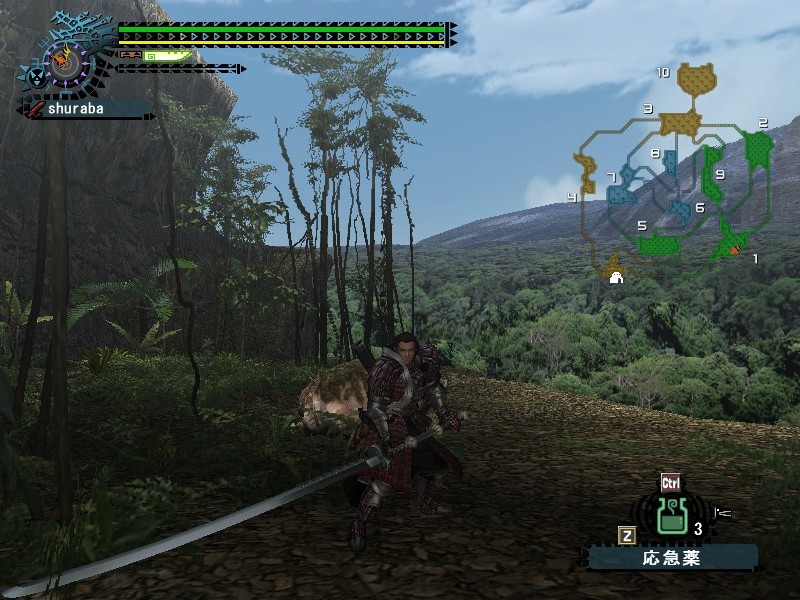Select the green First-Aid Med potion icon
The height and width of the screenshot is (600, 800).
pyautogui.click(x=671, y=516)
